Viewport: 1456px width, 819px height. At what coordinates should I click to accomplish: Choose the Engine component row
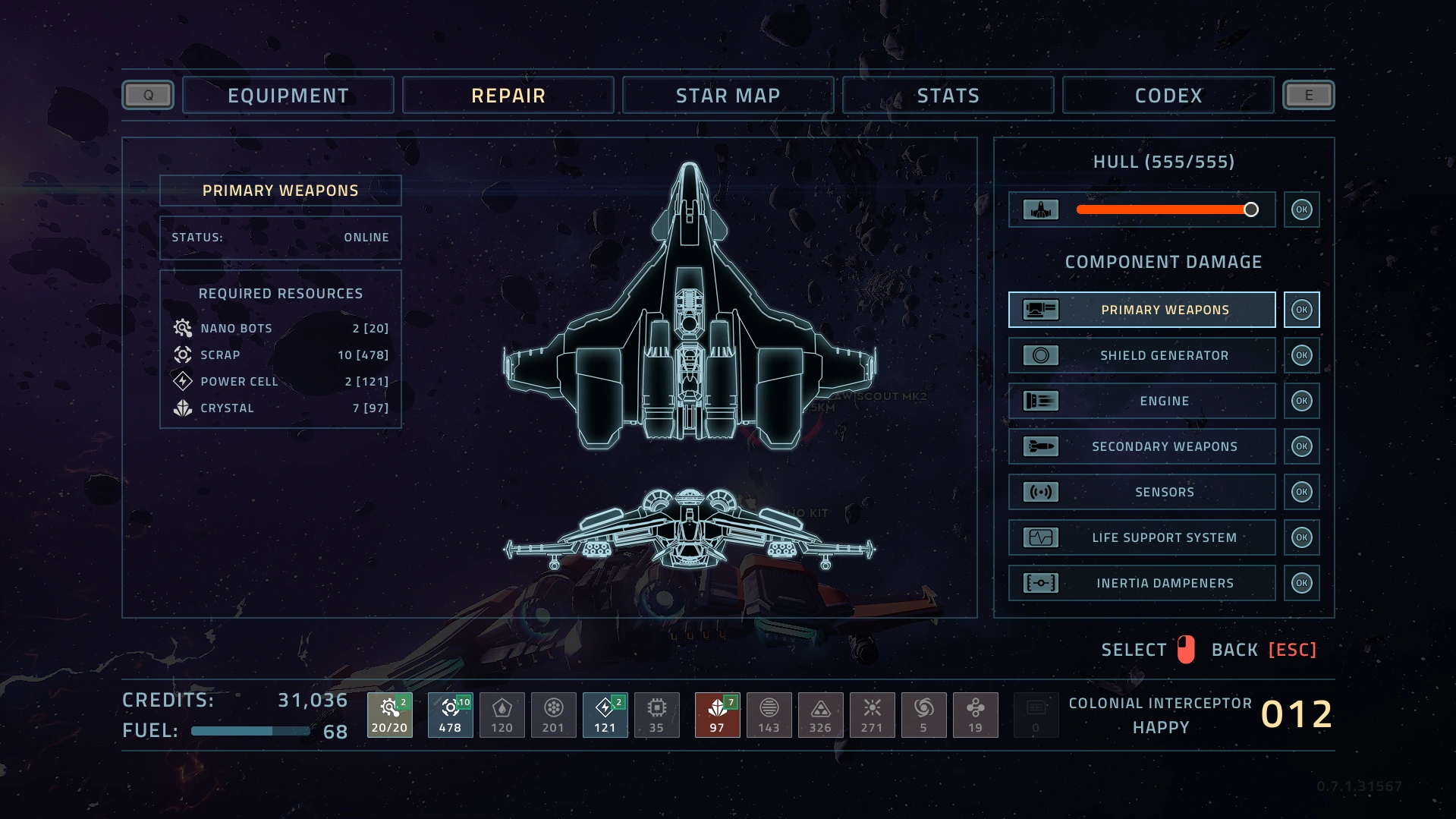[x=1142, y=401]
